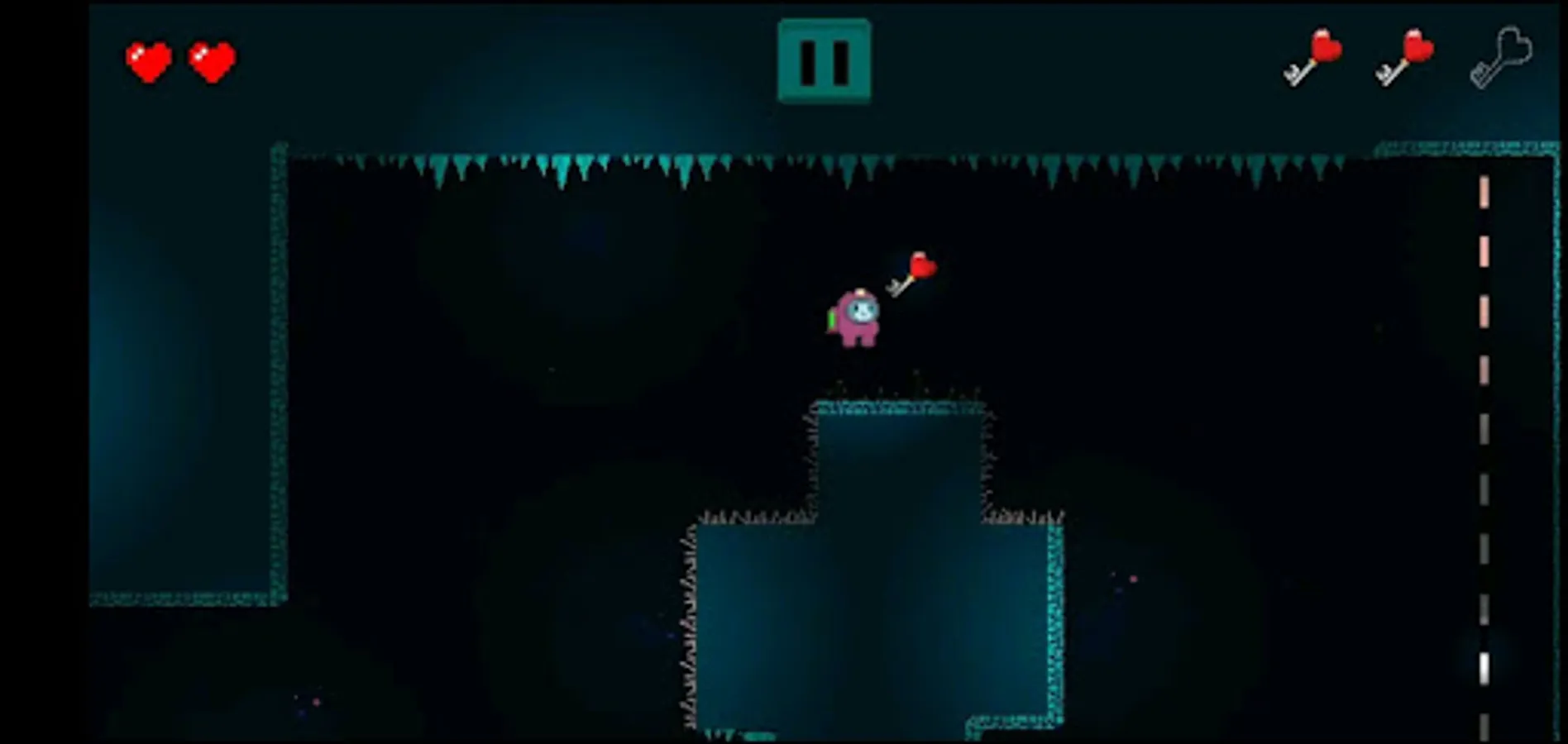Viewport: 1568px width, 744px height.
Task: Click the left cavern wall border
Action: 277,372
